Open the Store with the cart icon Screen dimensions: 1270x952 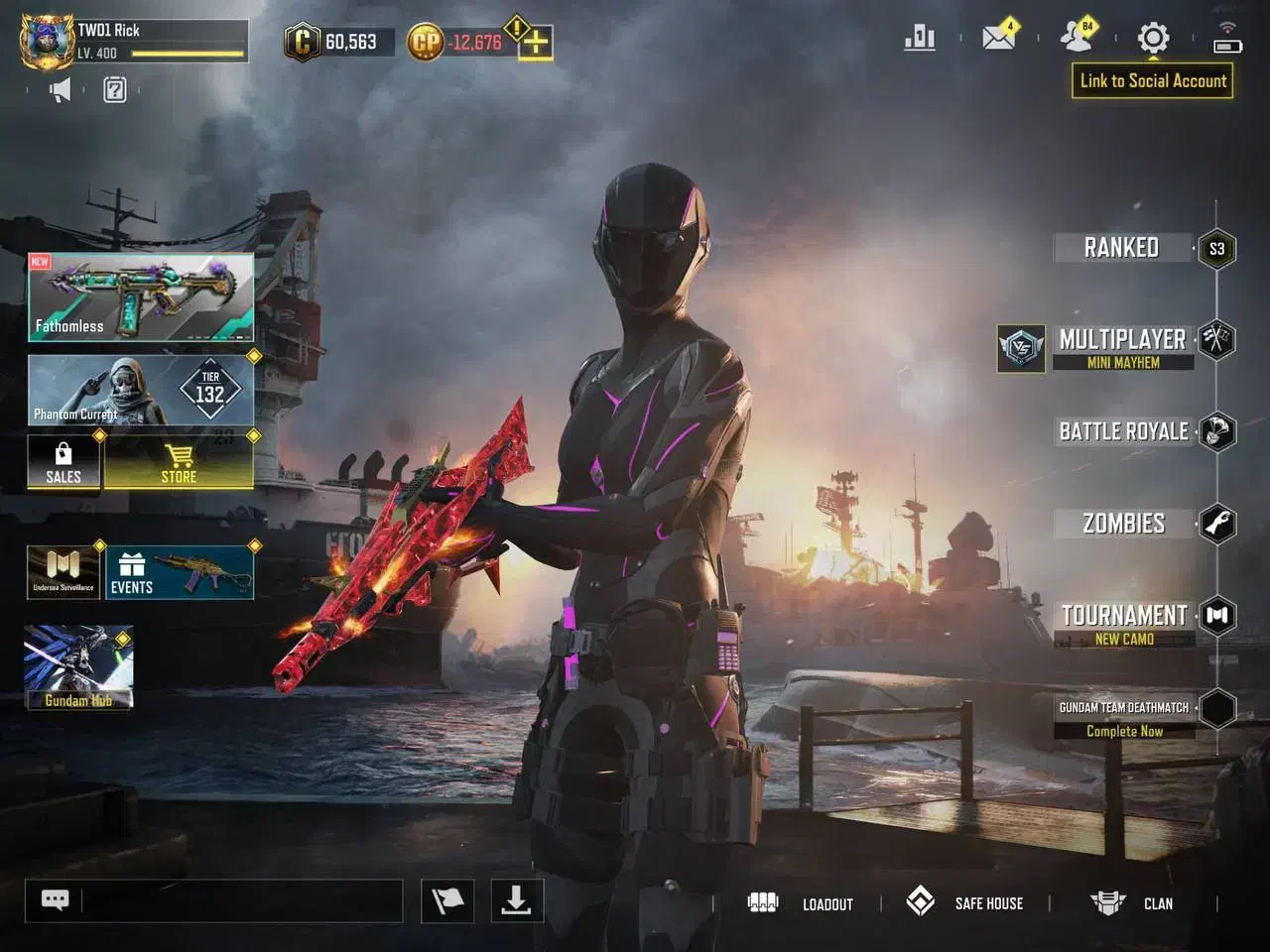[x=179, y=463]
